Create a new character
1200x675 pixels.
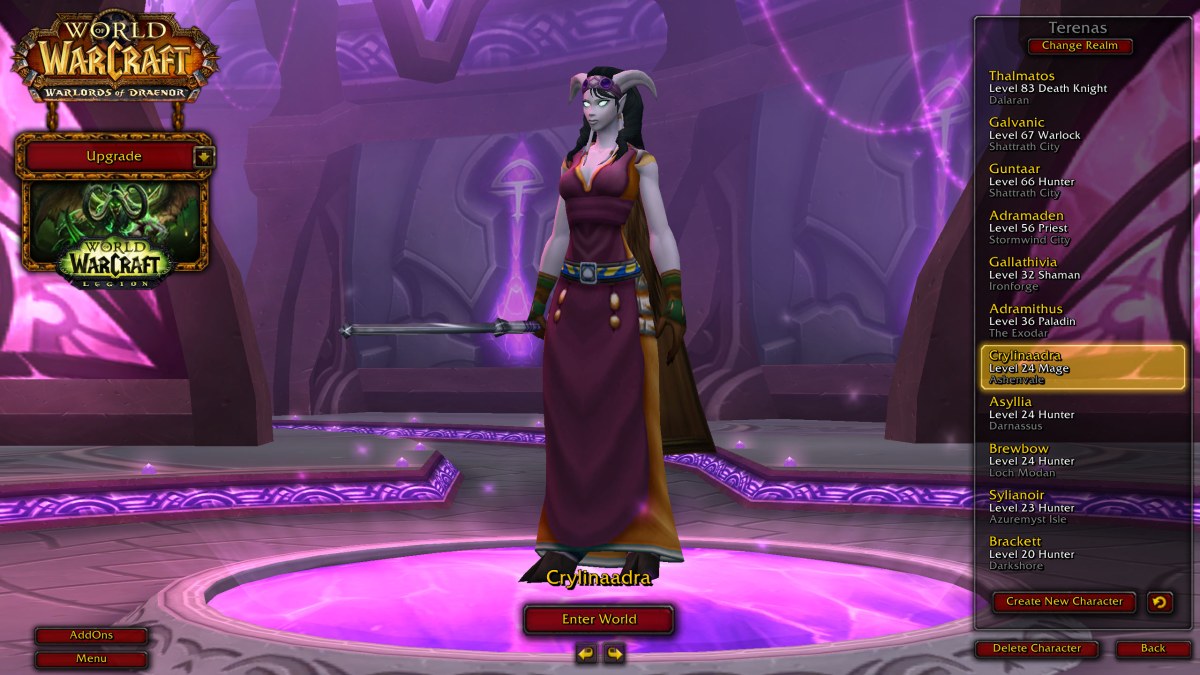point(1064,601)
